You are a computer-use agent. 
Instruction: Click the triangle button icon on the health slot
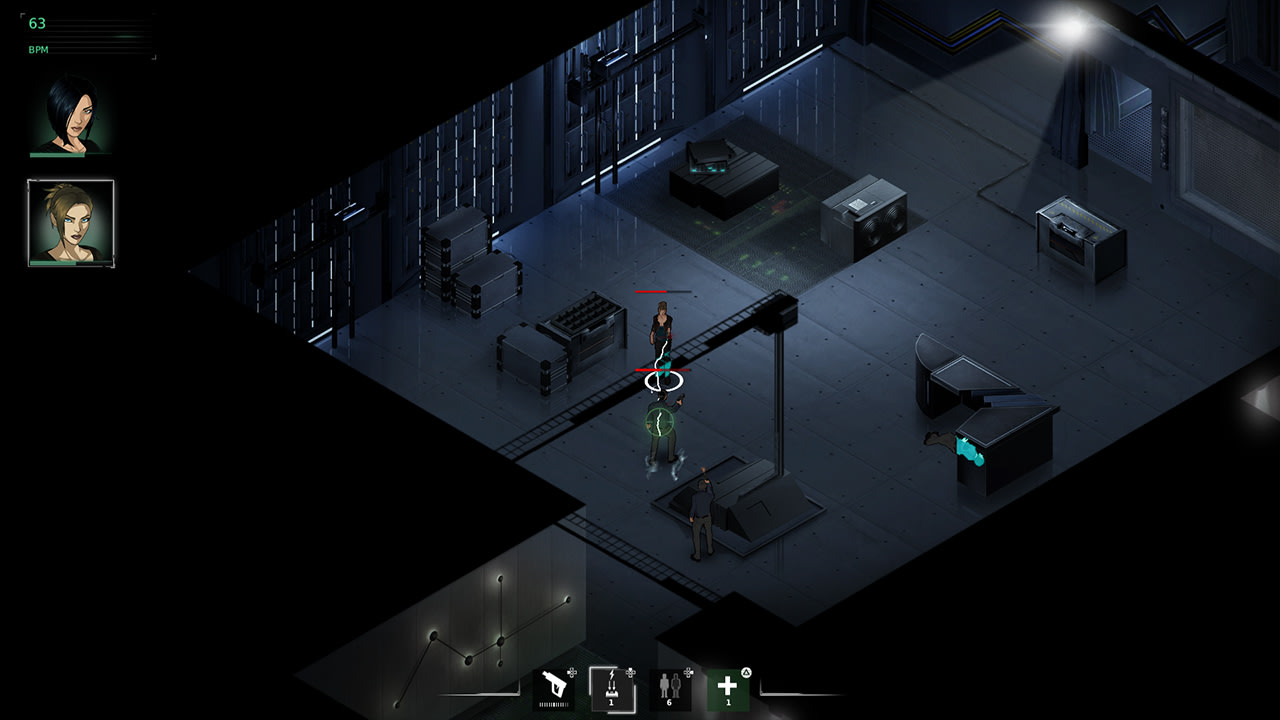coord(747,671)
